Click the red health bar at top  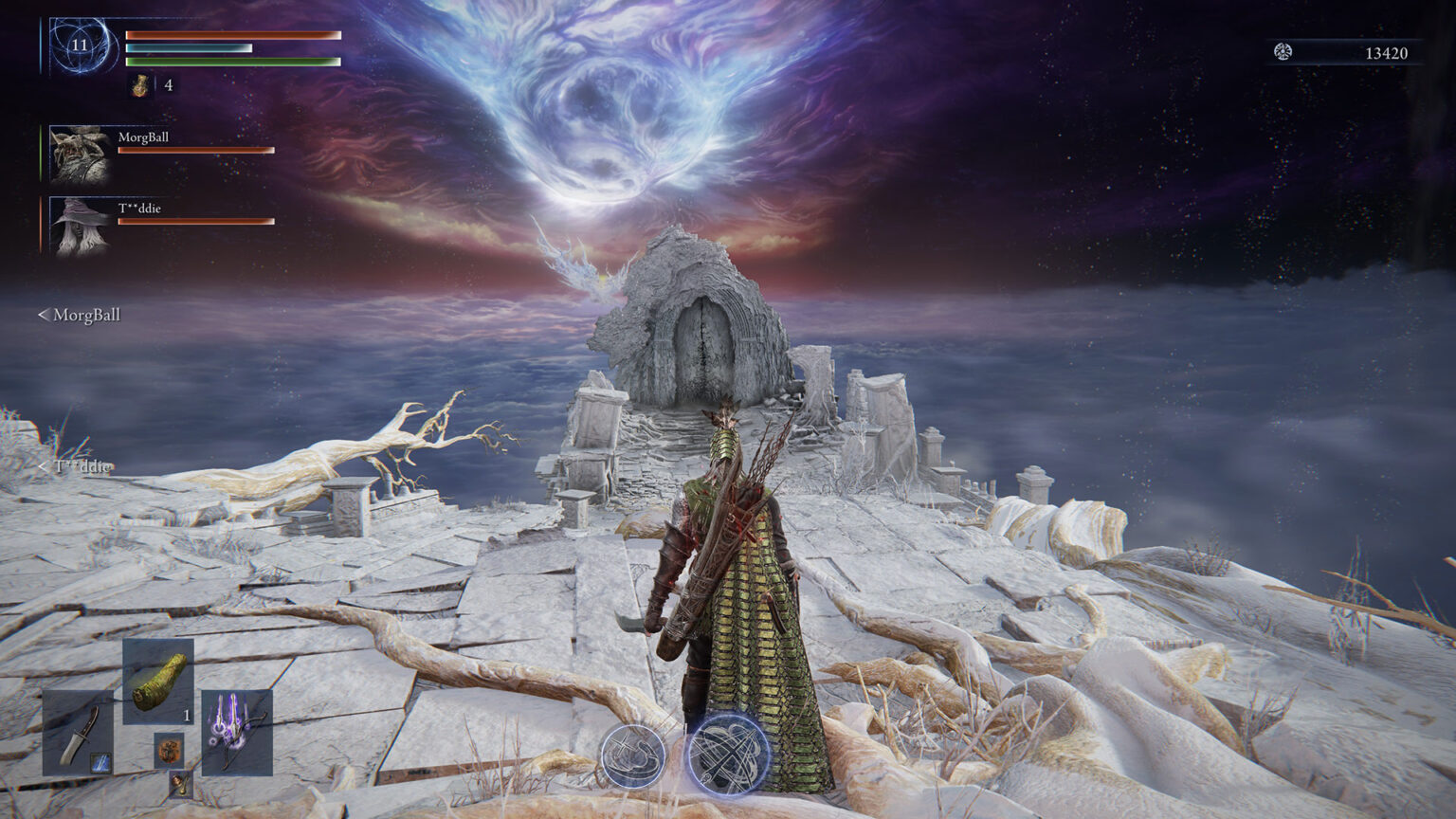point(230,34)
